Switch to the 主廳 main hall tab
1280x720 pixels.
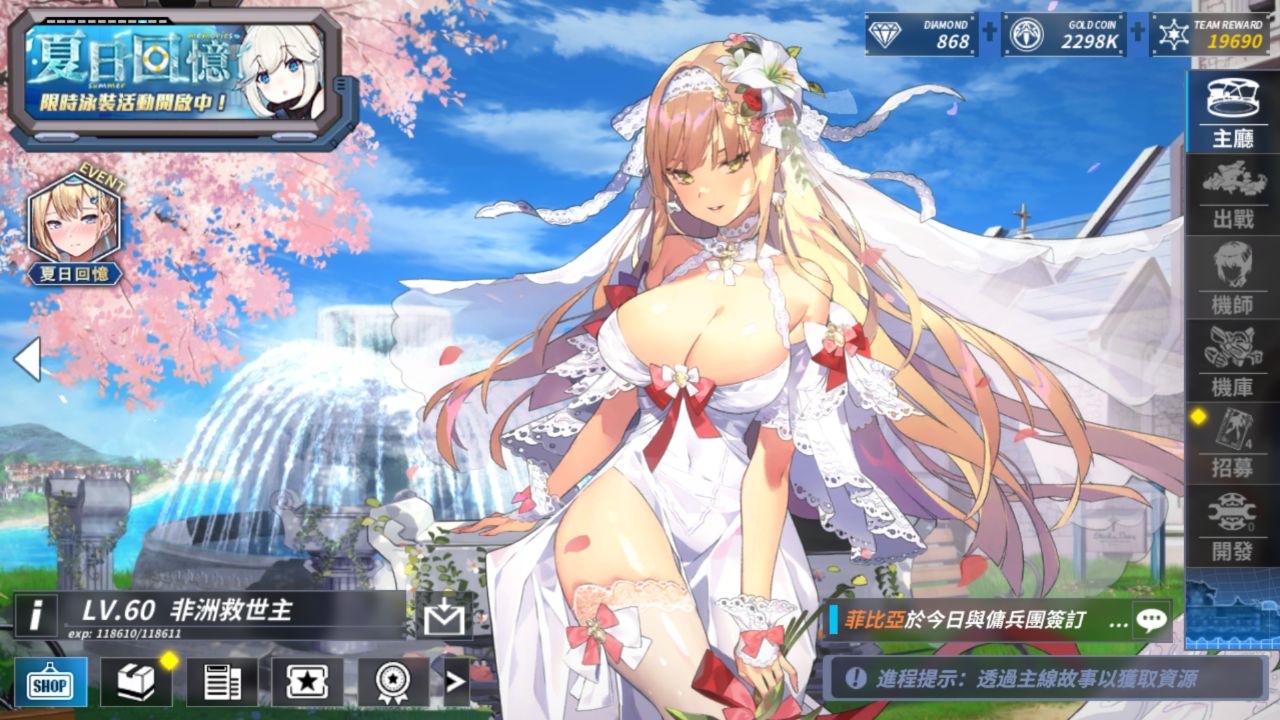[x=1232, y=112]
